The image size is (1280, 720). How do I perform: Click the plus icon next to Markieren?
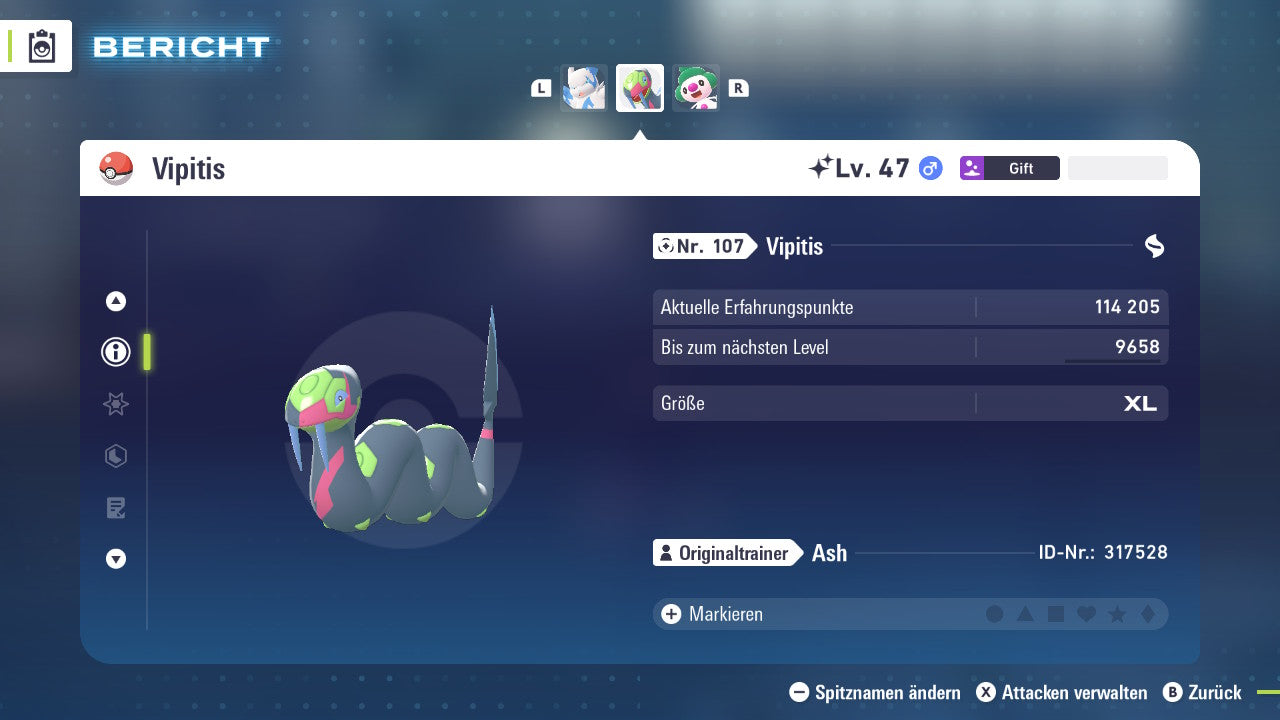tap(670, 614)
